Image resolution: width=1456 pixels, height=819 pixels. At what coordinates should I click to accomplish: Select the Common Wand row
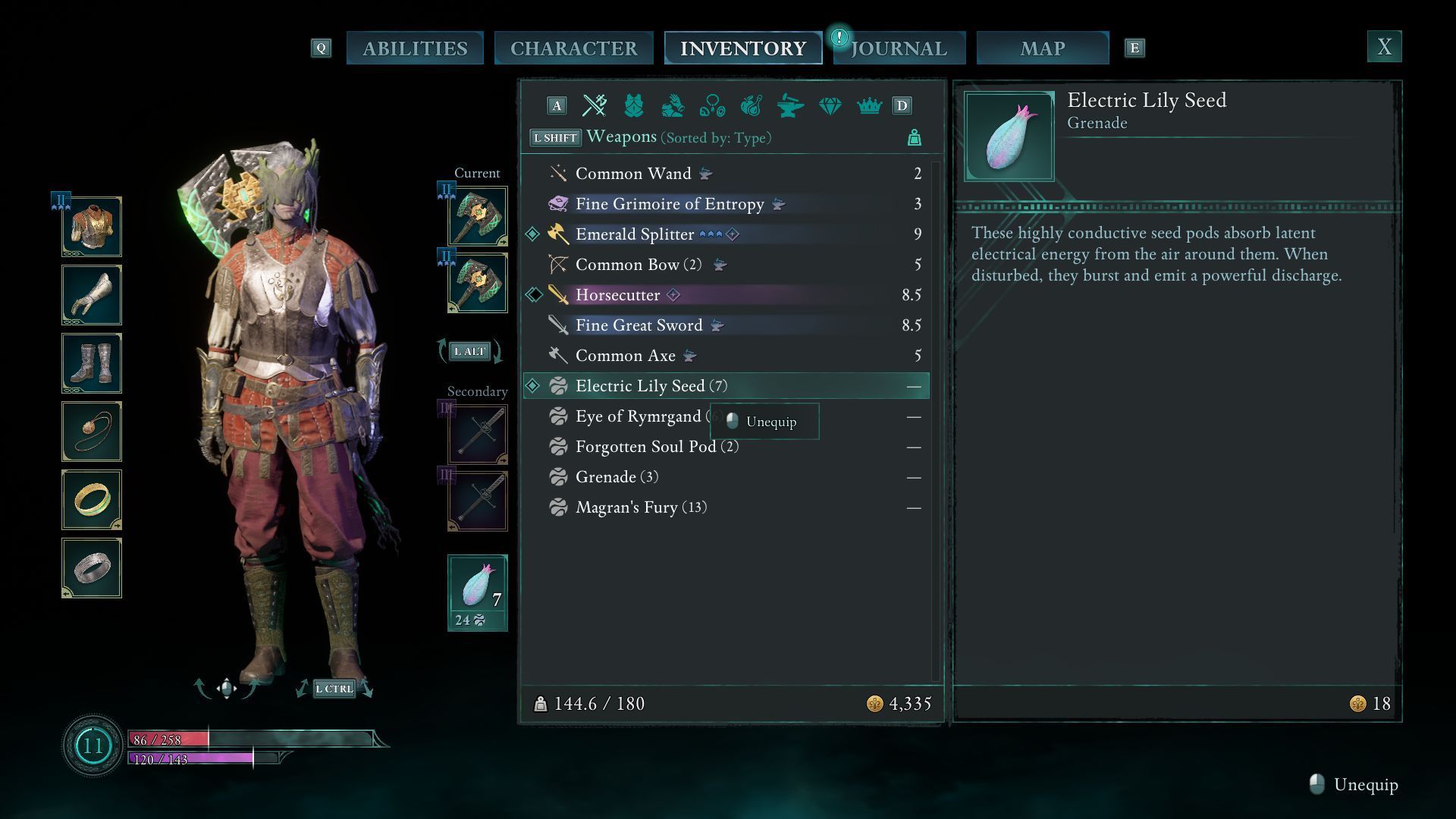pyautogui.click(x=633, y=174)
